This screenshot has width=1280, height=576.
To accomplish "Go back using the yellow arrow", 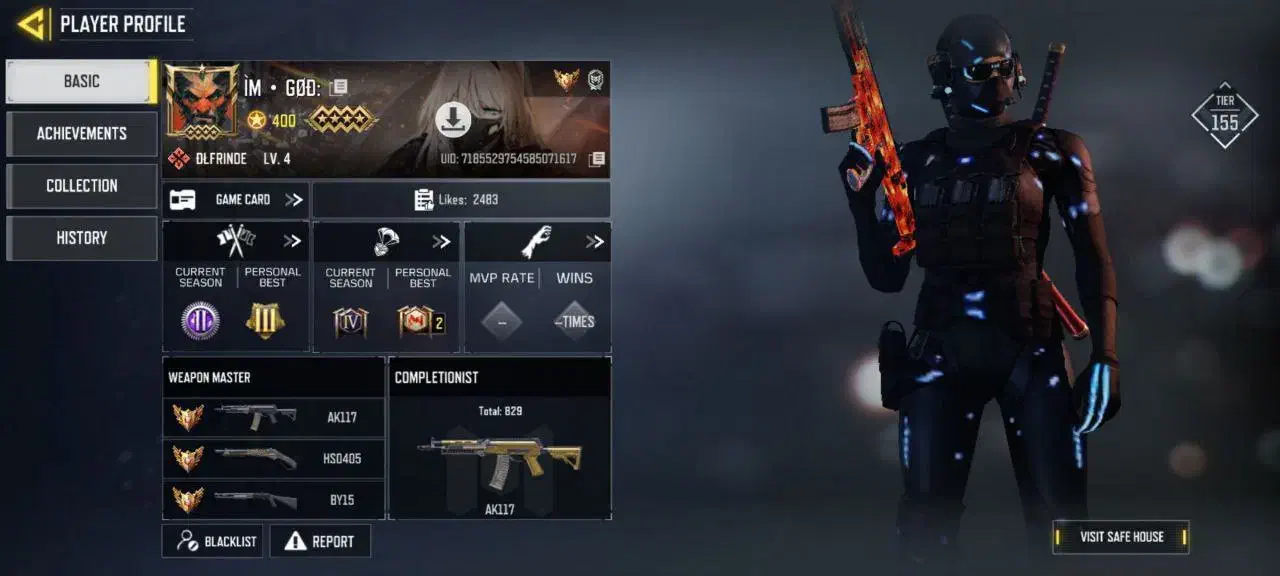I will 32,24.
